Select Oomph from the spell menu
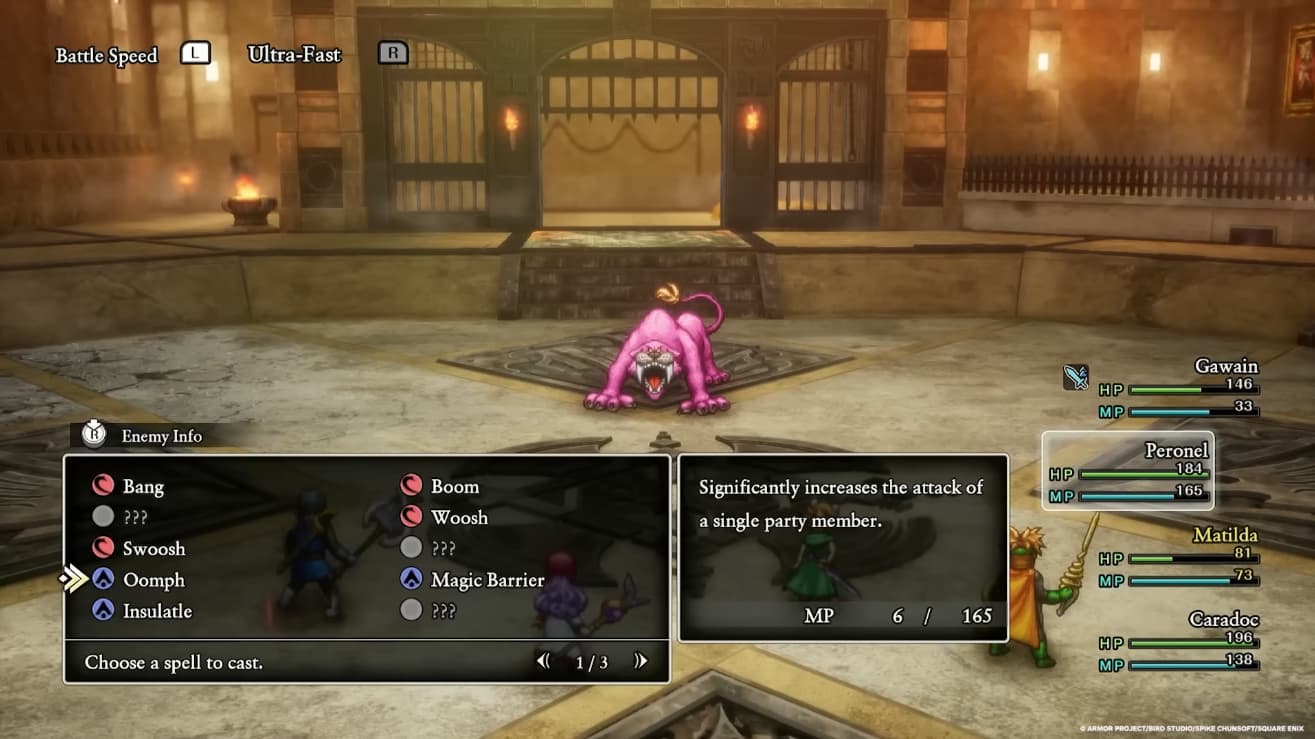Screen dimensions: 1315x739 click(155, 580)
